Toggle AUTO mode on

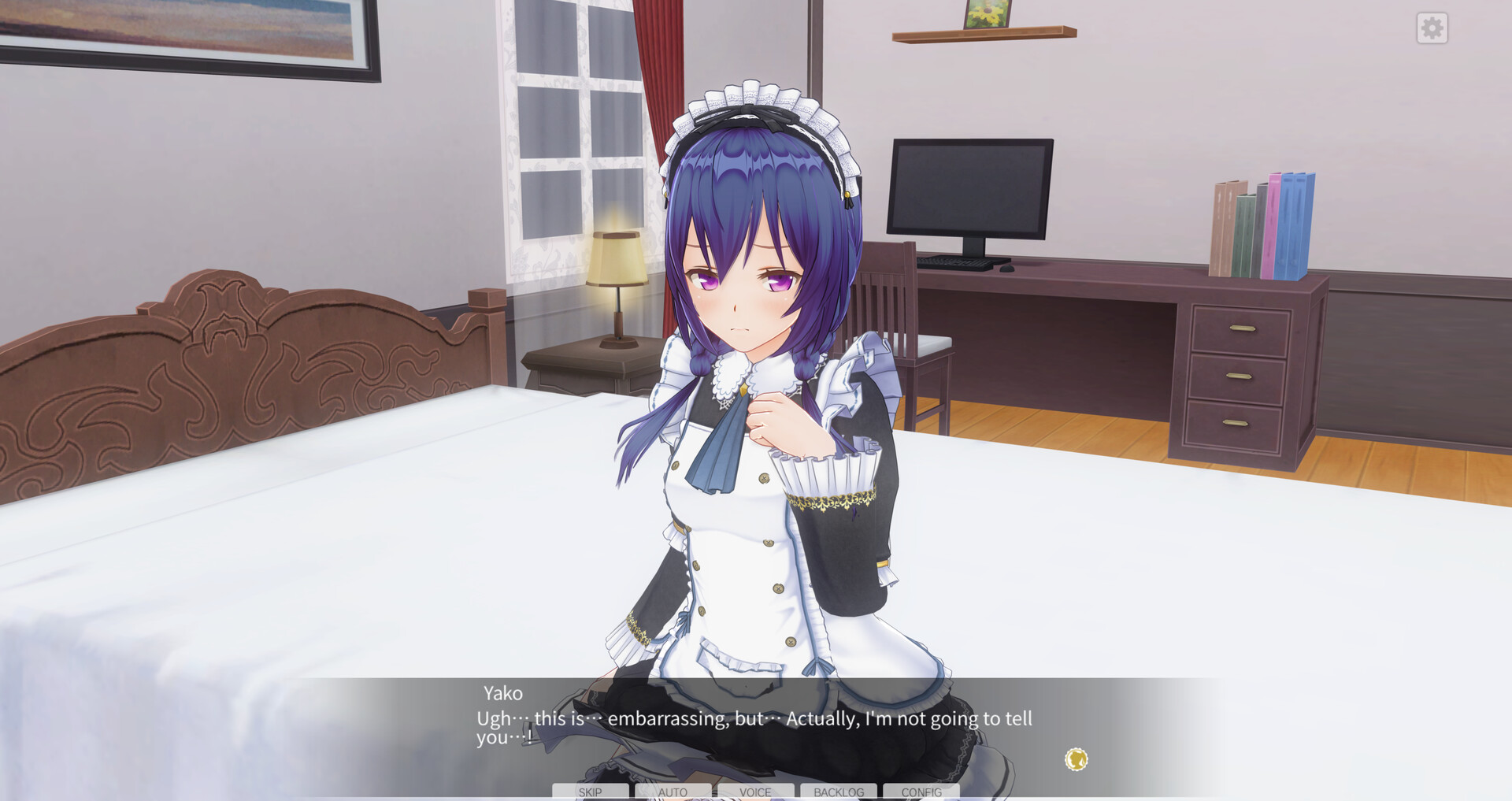(672, 792)
